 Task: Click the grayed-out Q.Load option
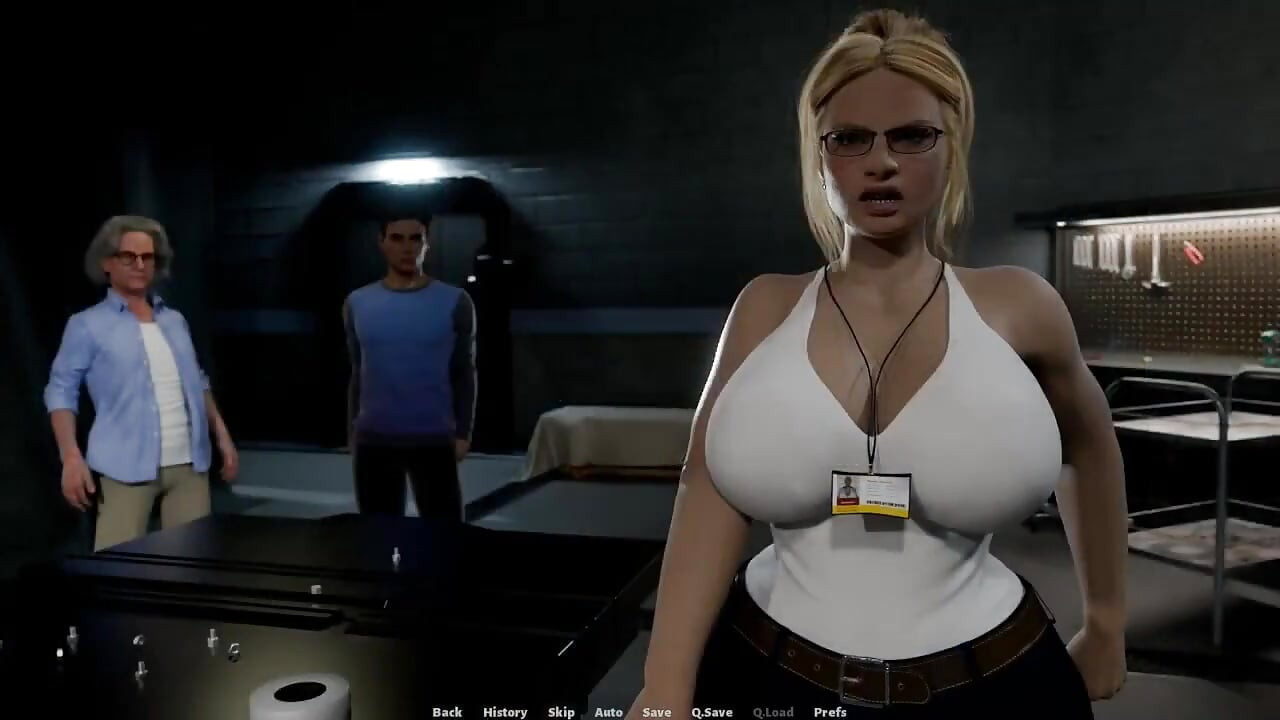(x=771, y=712)
